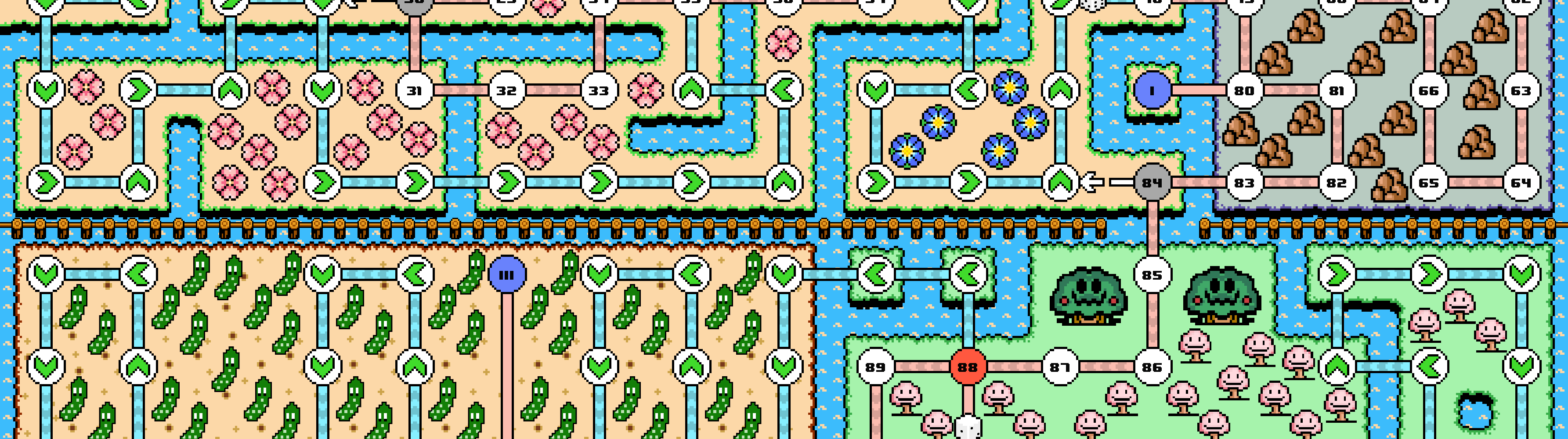Image resolution: width=1568 pixels, height=439 pixels.
Task: Open level node 86
Action: 1152,367
